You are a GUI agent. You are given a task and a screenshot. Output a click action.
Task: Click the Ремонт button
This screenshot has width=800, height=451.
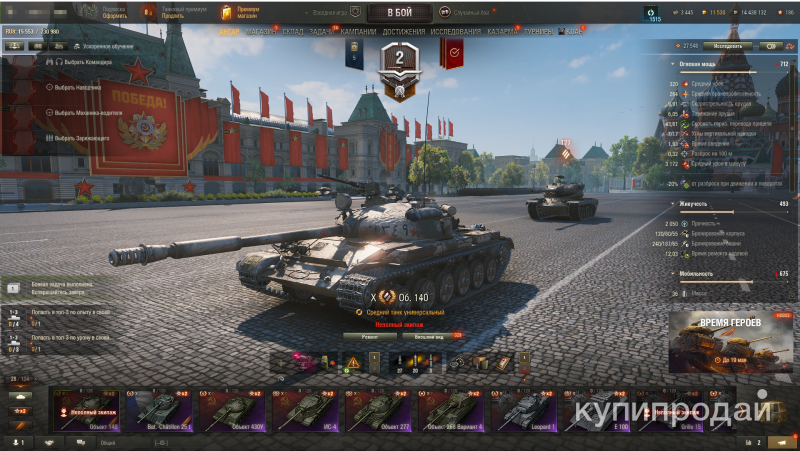click(x=370, y=336)
